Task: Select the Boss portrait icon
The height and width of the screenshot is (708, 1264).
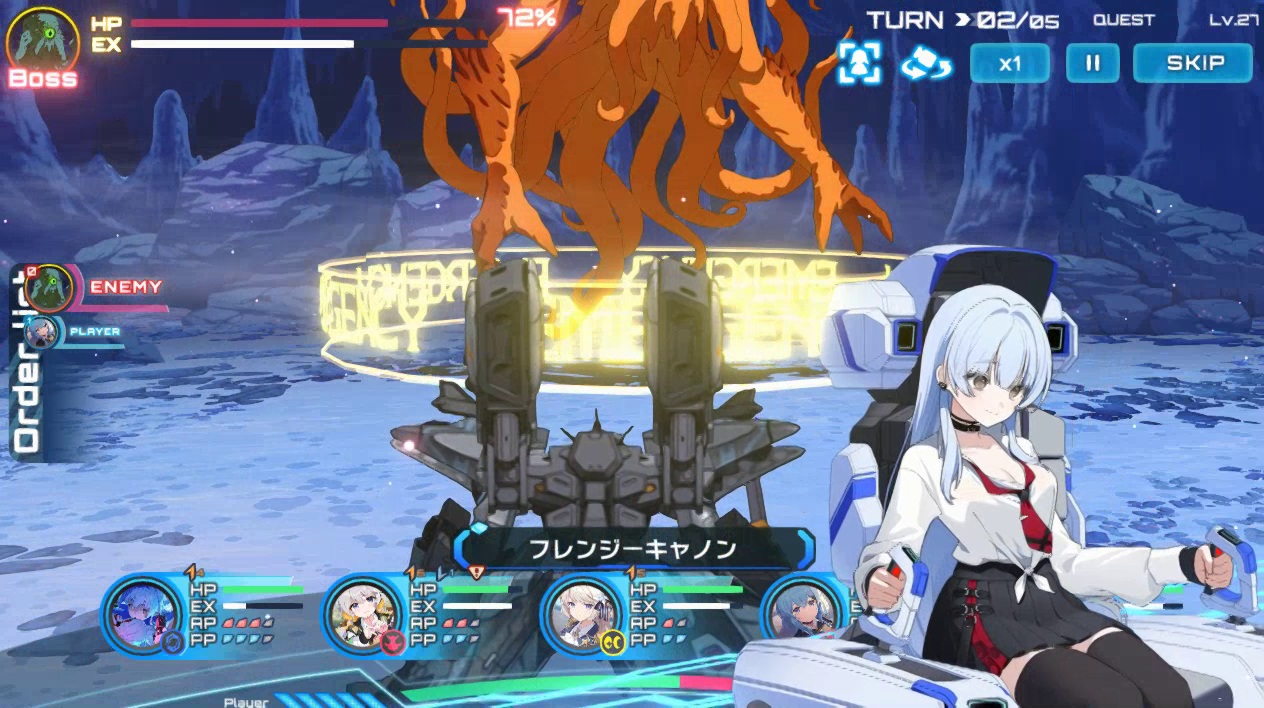Action: (43, 42)
